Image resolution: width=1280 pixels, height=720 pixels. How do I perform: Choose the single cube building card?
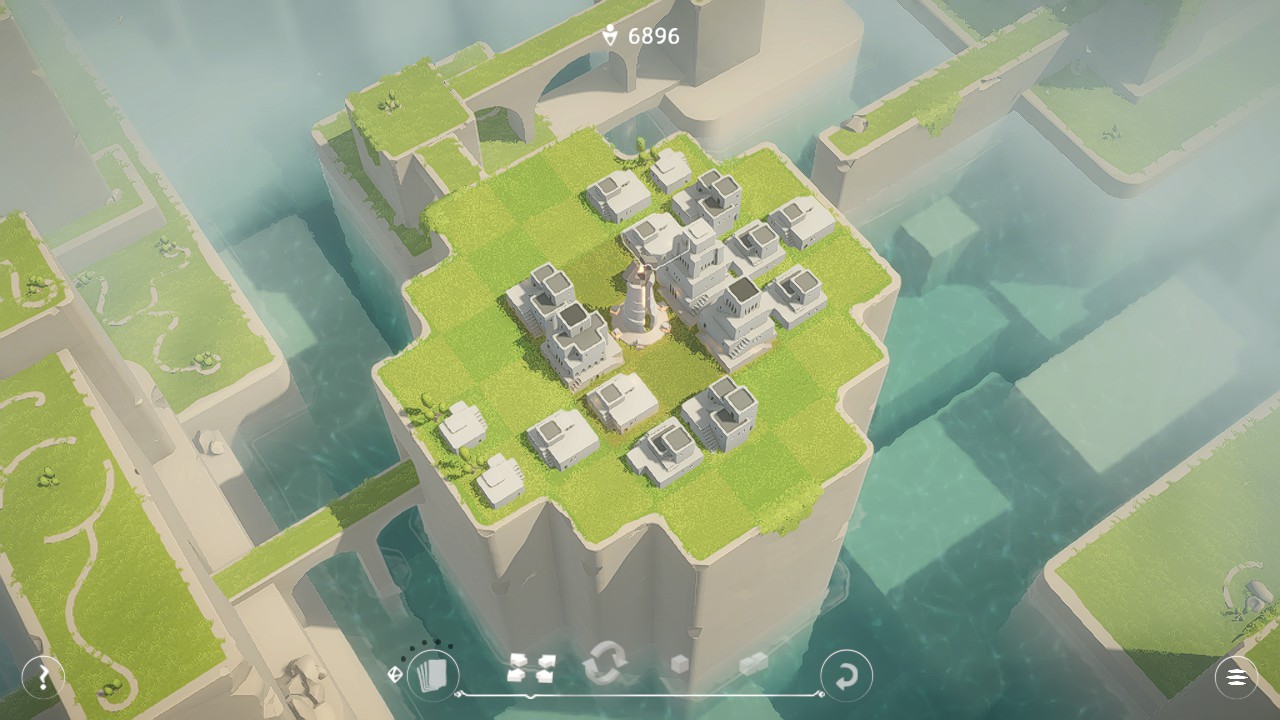tap(679, 664)
